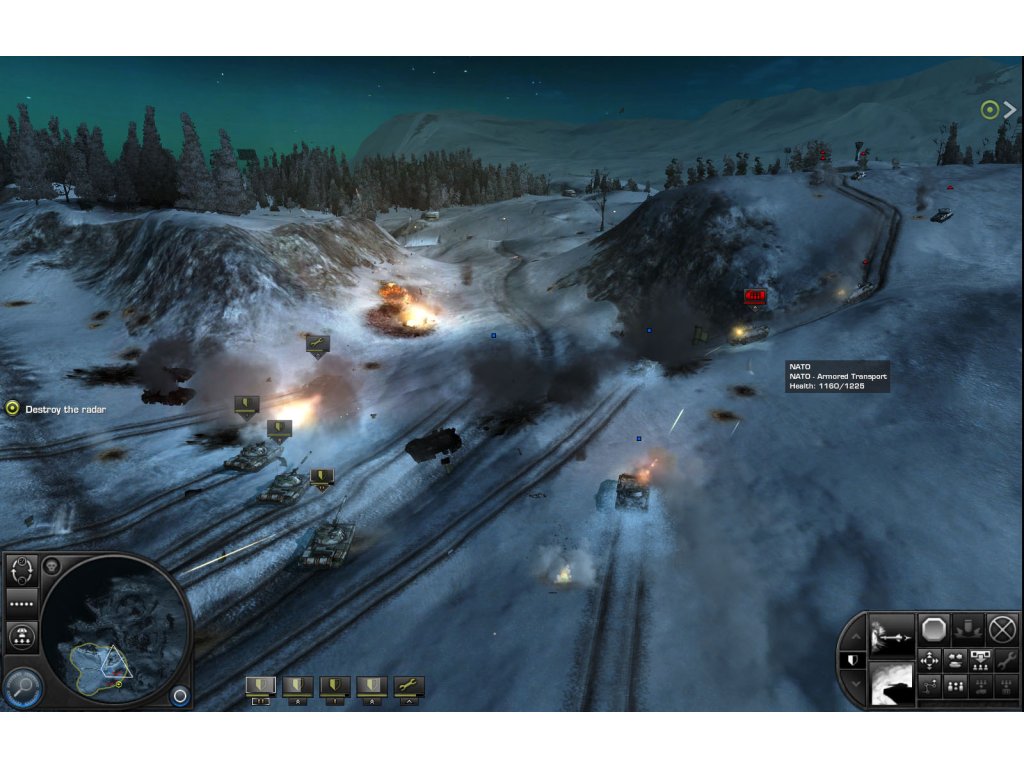Open the paratrooper reinforcements button
This screenshot has height=768, width=1024.
(x=22, y=636)
